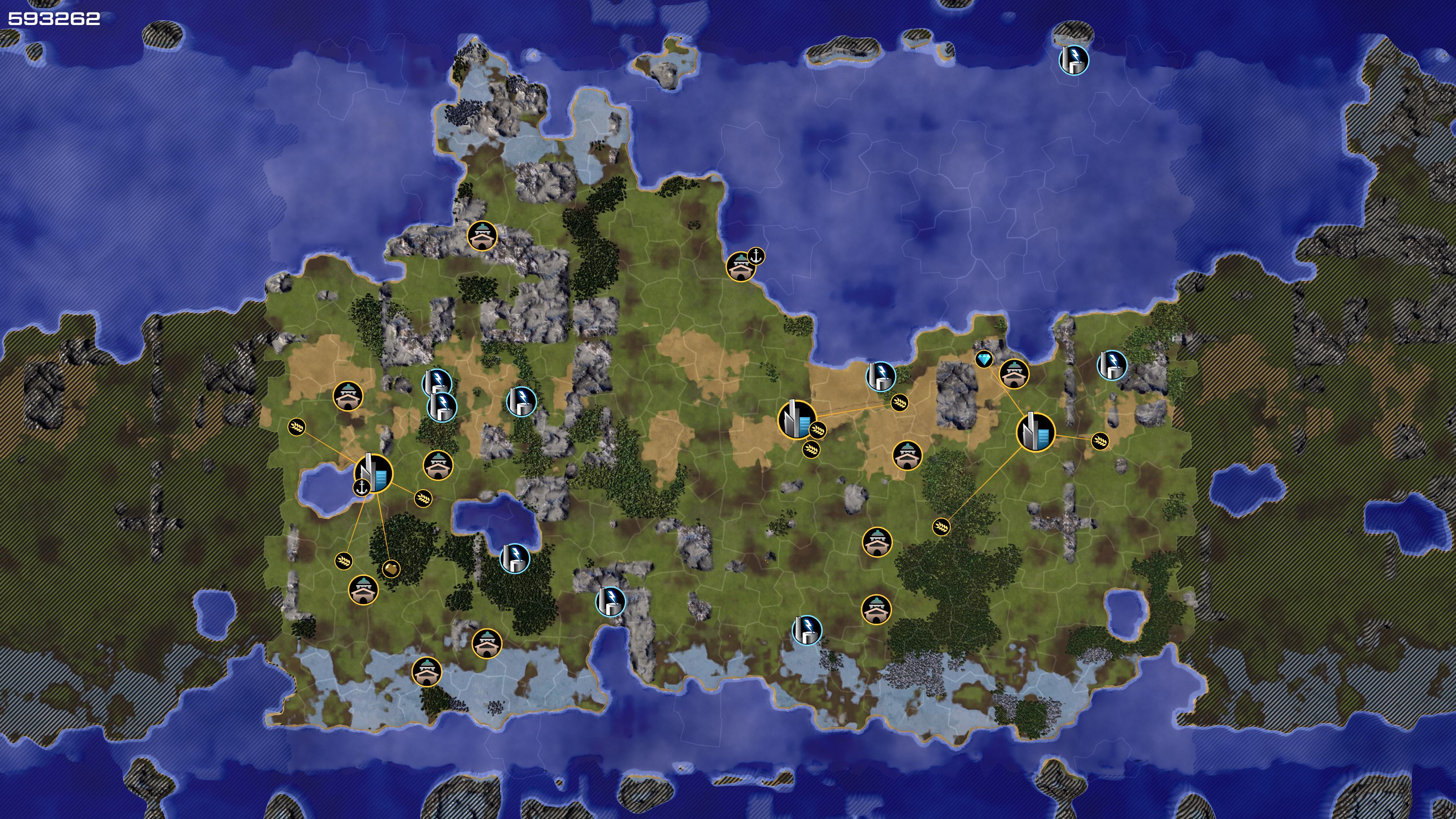Click the anchor icon beside the coastal village
Viewport: 1456px width, 819px height.
click(756, 256)
